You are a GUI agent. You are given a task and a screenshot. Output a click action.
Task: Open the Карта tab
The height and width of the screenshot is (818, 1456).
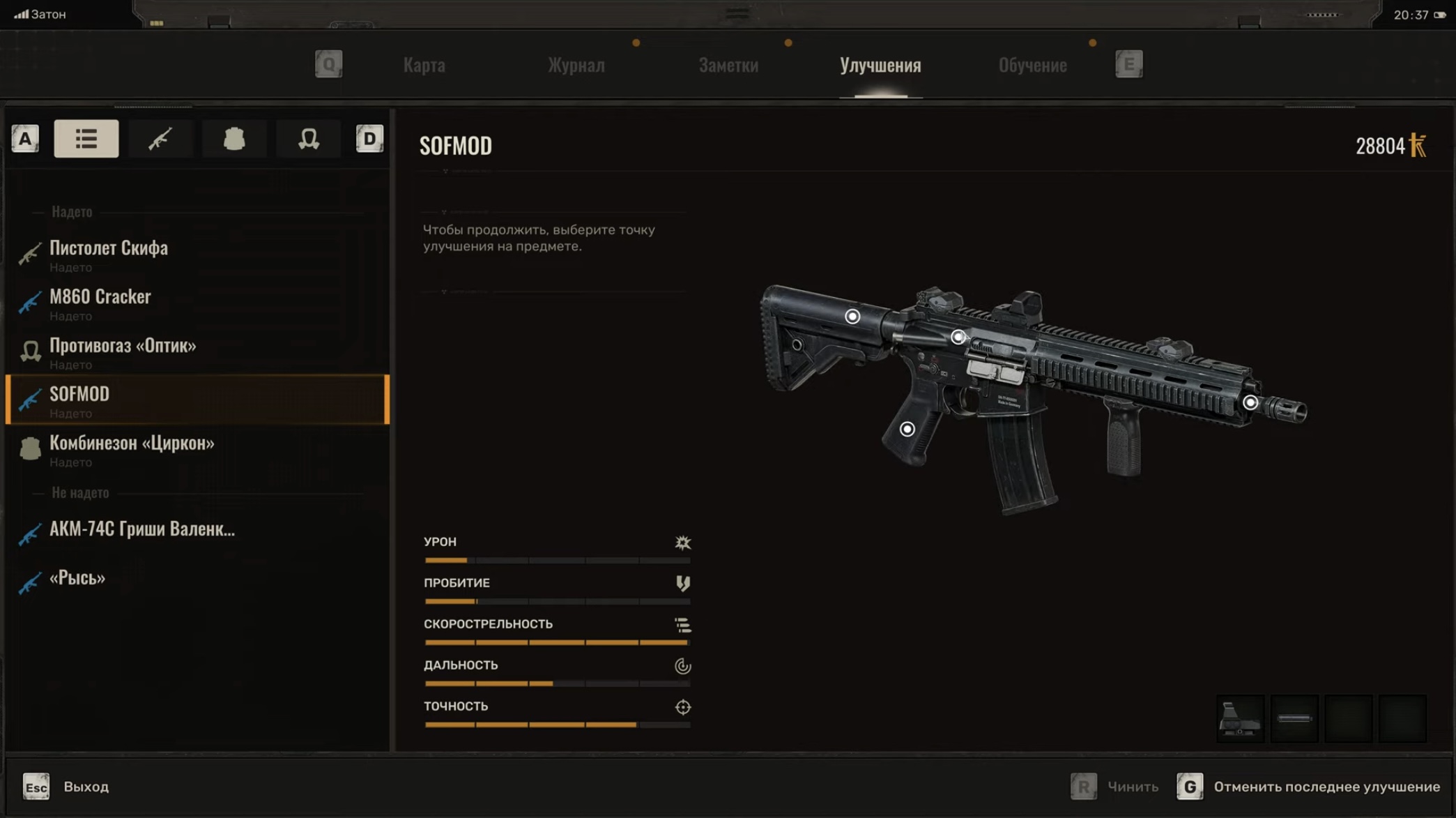click(x=424, y=65)
